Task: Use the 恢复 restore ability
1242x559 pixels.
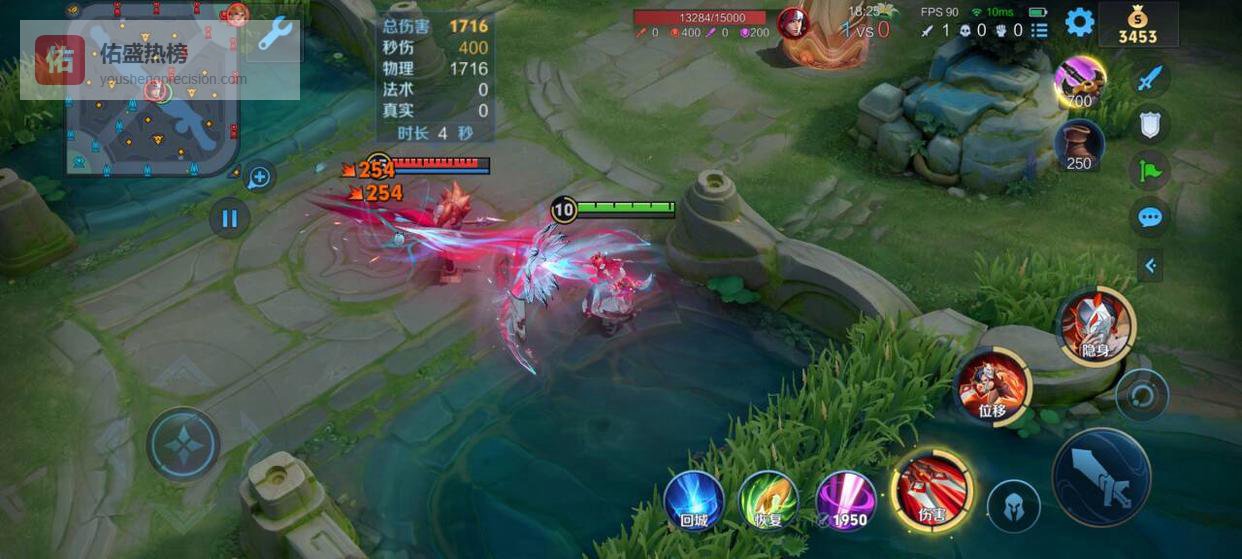Action: 769,500
